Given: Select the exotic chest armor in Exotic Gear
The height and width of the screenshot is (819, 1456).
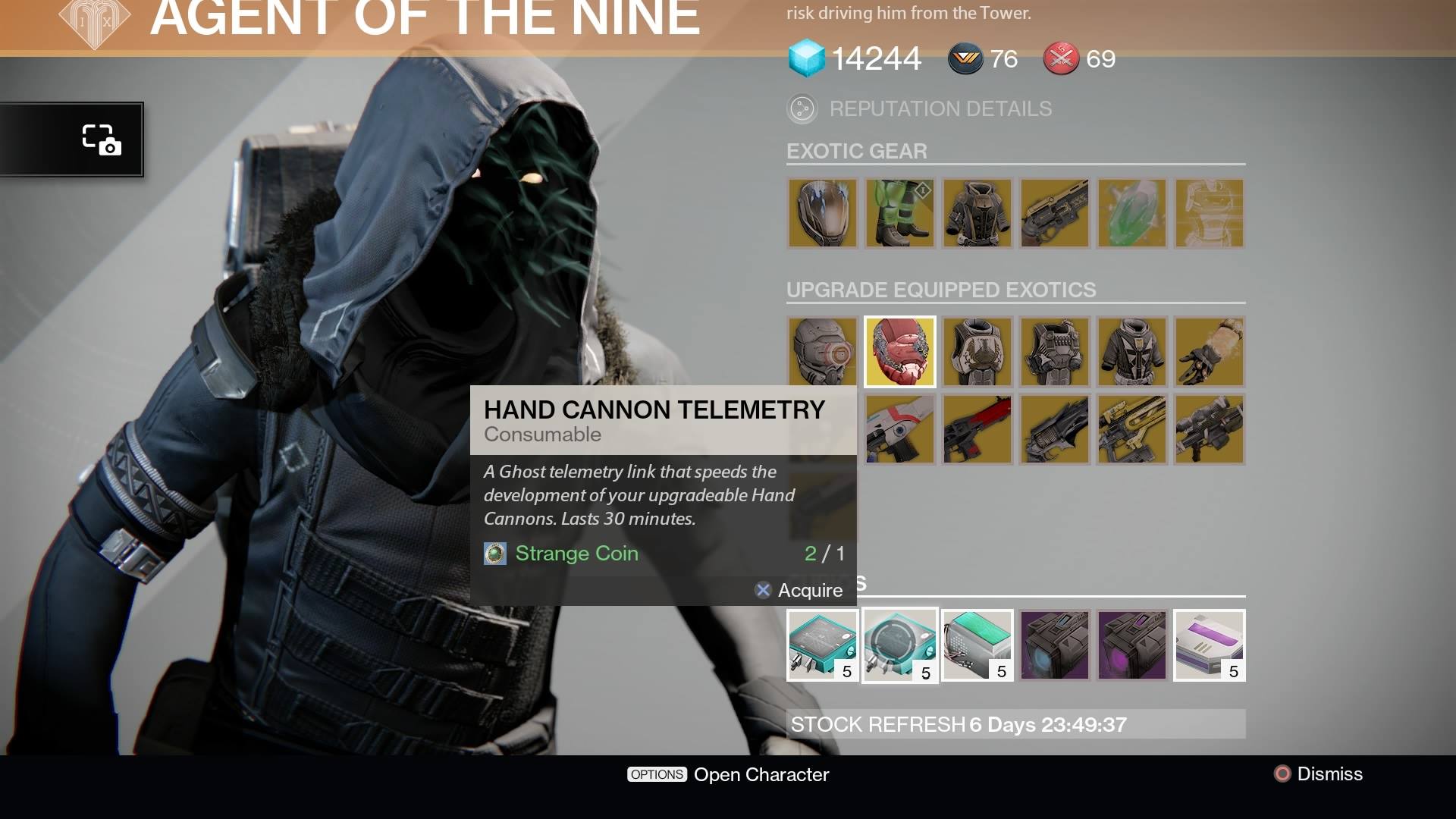Looking at the screenshot, I should tap(977, 213).
